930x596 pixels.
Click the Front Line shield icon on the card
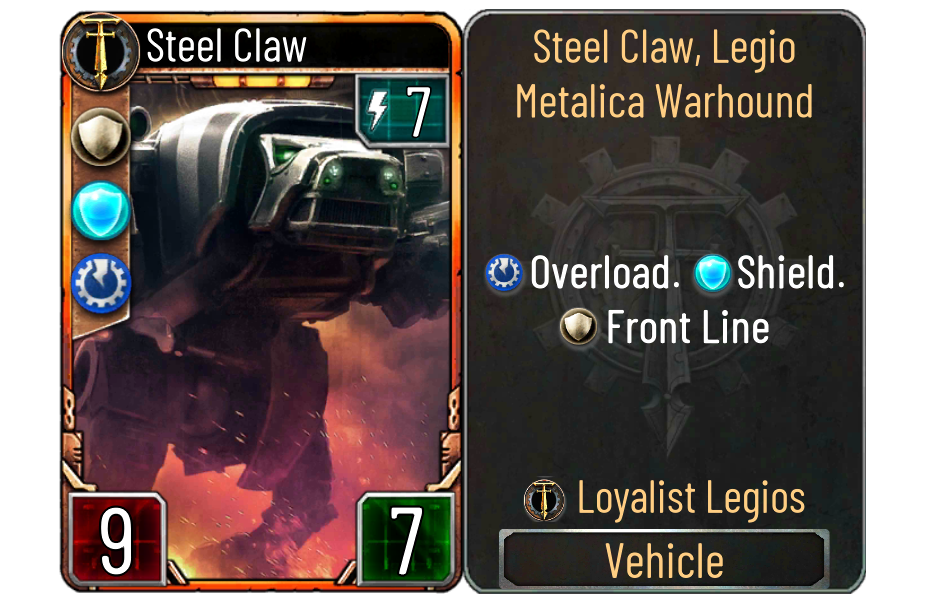(x=100, y=136)
